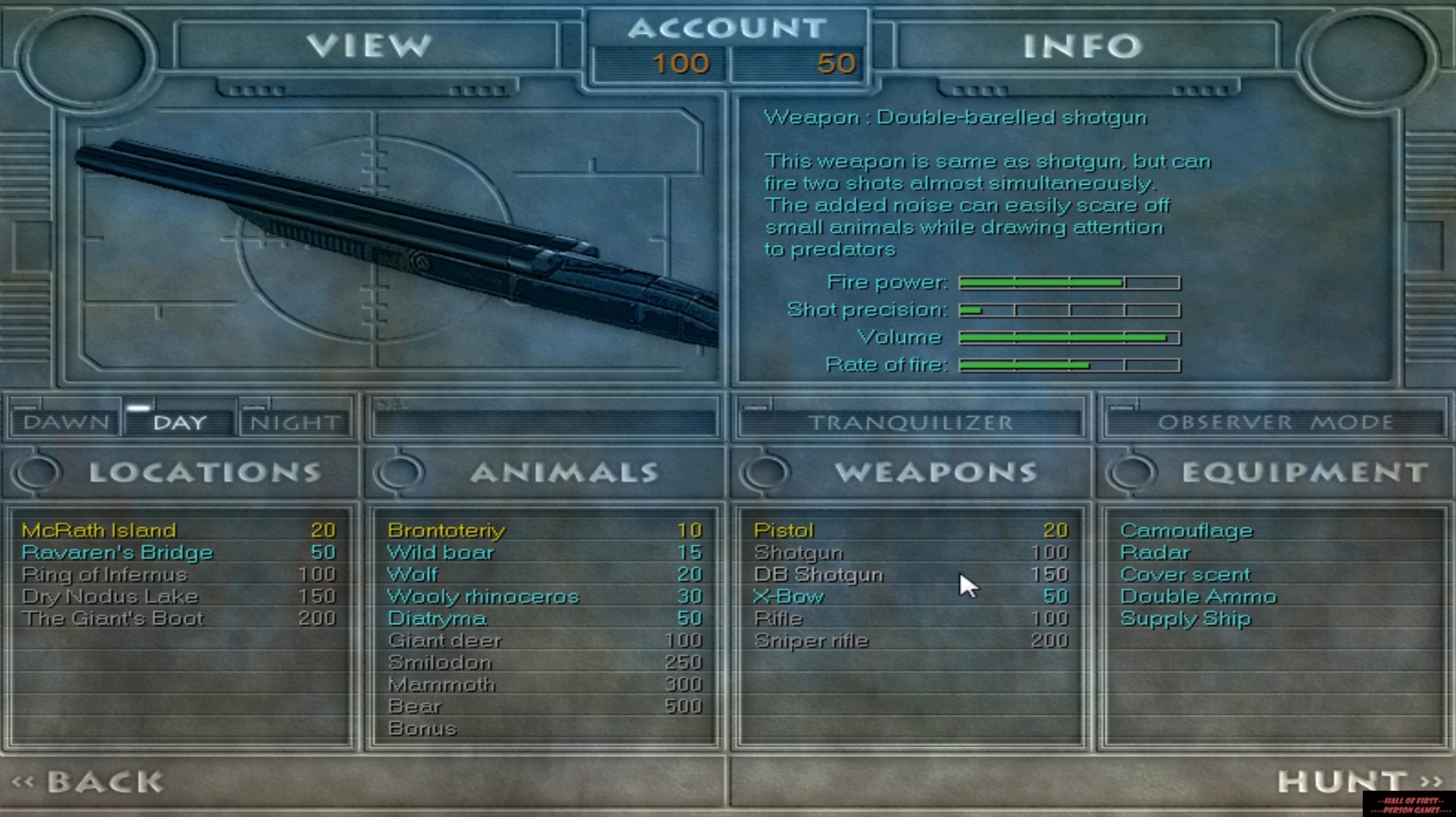1456x817 pixels.
Task: Choose the Sniper rifle weapon
Action: pos(810,640)
